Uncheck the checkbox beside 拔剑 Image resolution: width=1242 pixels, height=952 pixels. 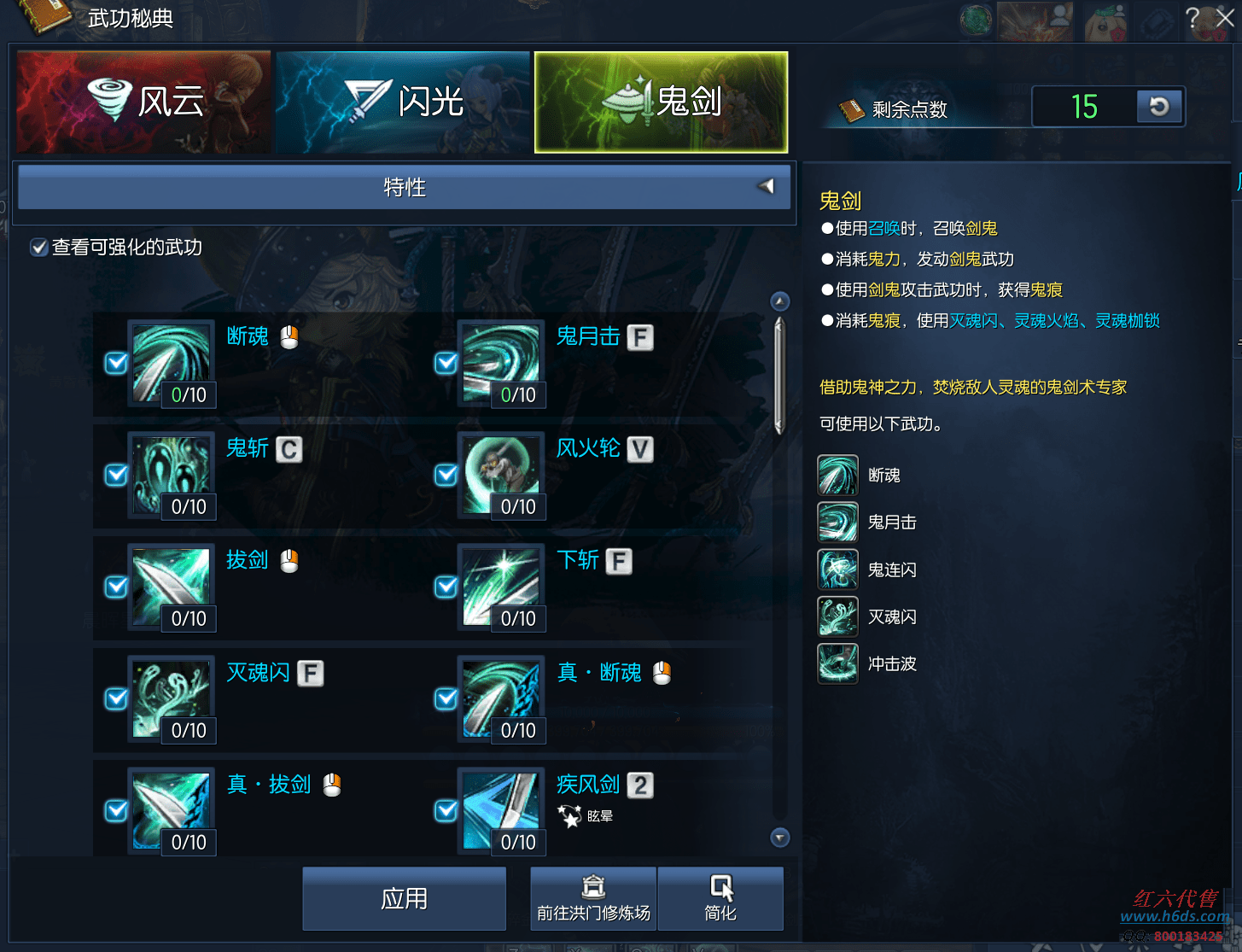(116, 587)
